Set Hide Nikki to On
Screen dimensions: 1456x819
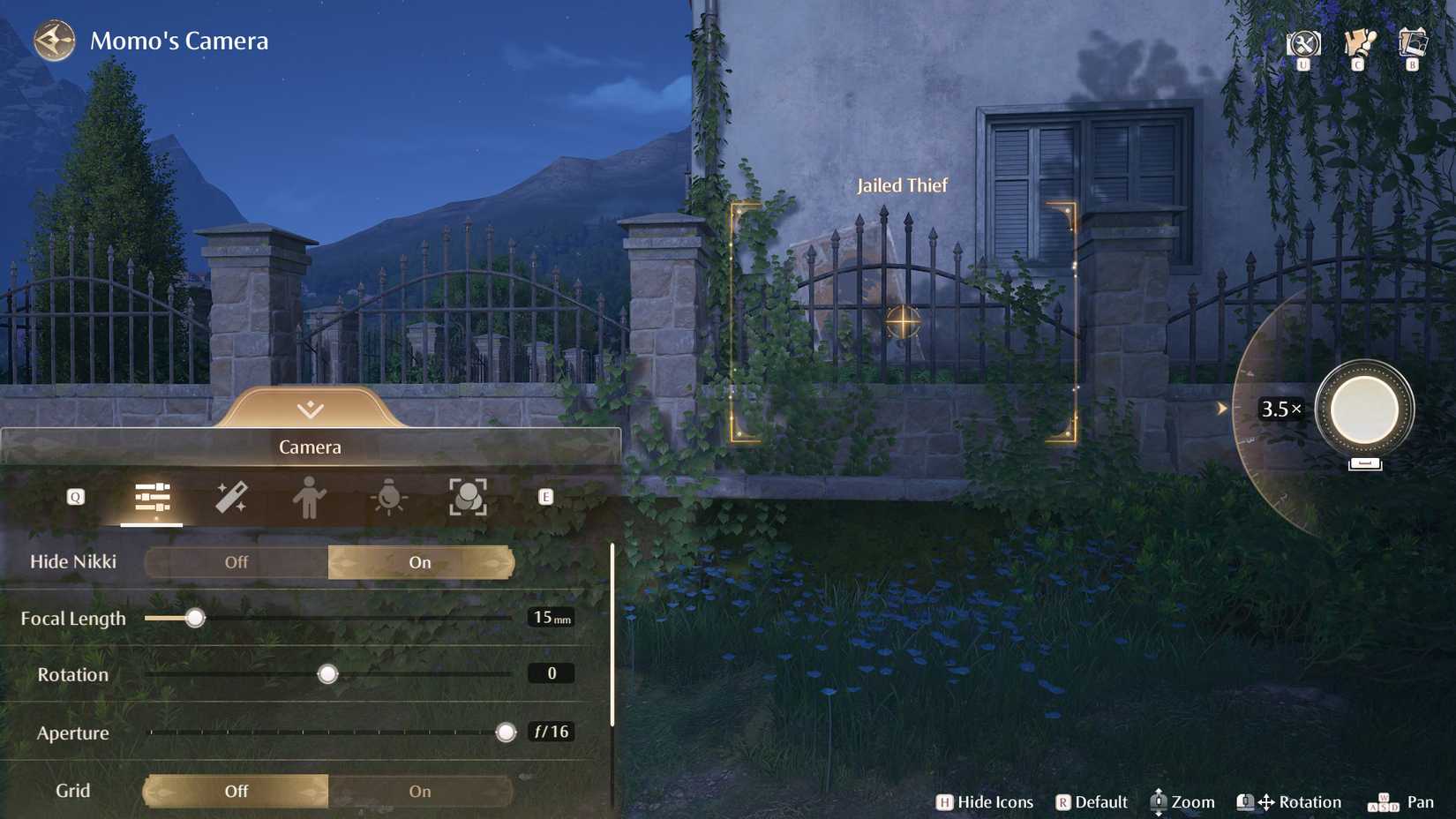420,562
